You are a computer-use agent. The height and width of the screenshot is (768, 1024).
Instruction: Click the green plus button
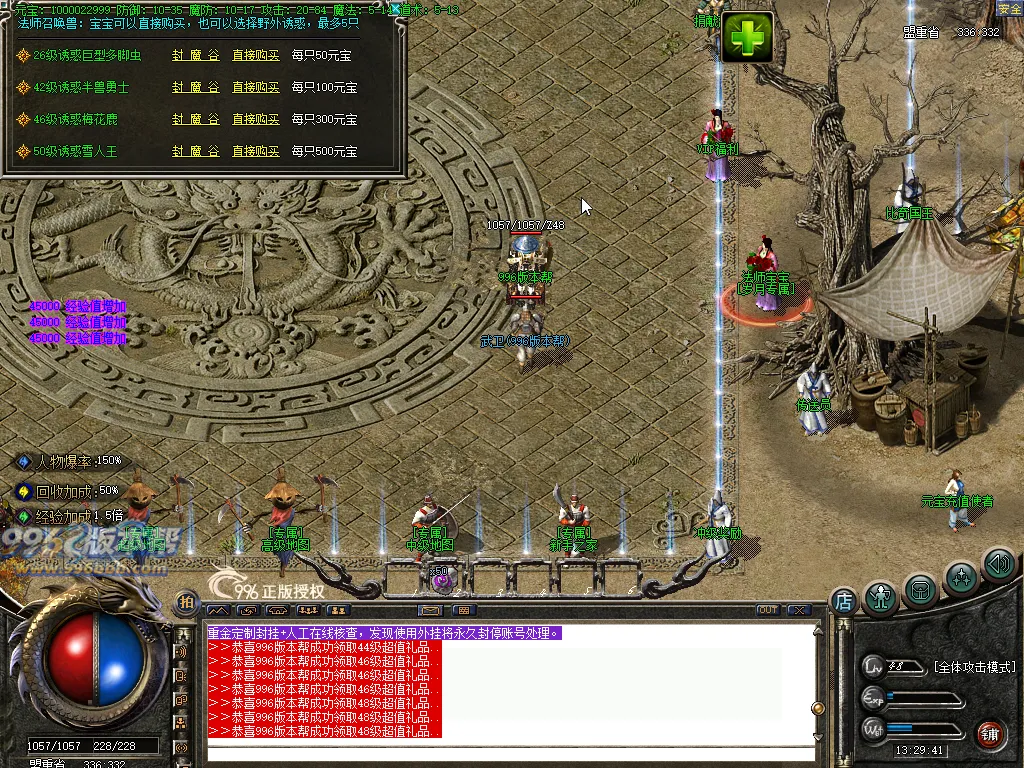pyautogui.click(x=748, y=38)
